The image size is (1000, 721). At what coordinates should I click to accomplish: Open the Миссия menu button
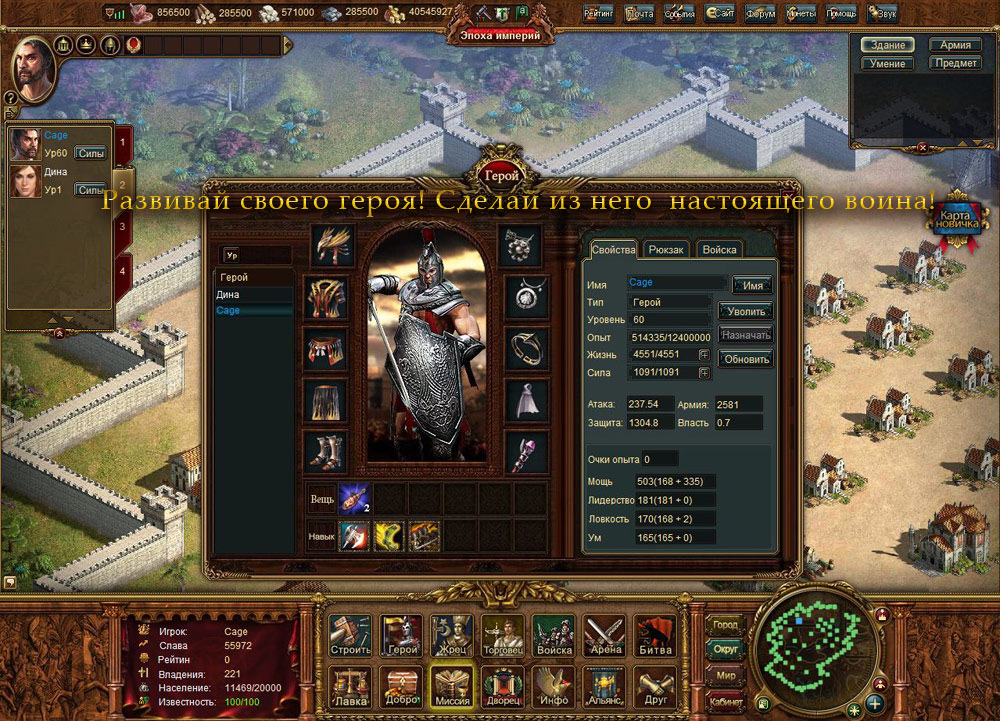tap(453, 684)
